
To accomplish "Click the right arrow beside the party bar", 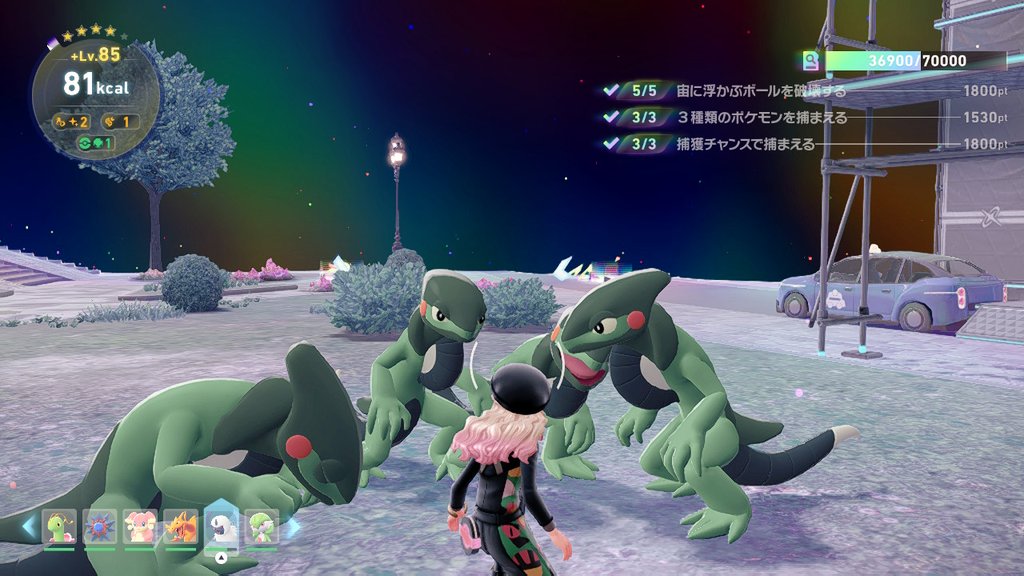I will click(292, 527).
